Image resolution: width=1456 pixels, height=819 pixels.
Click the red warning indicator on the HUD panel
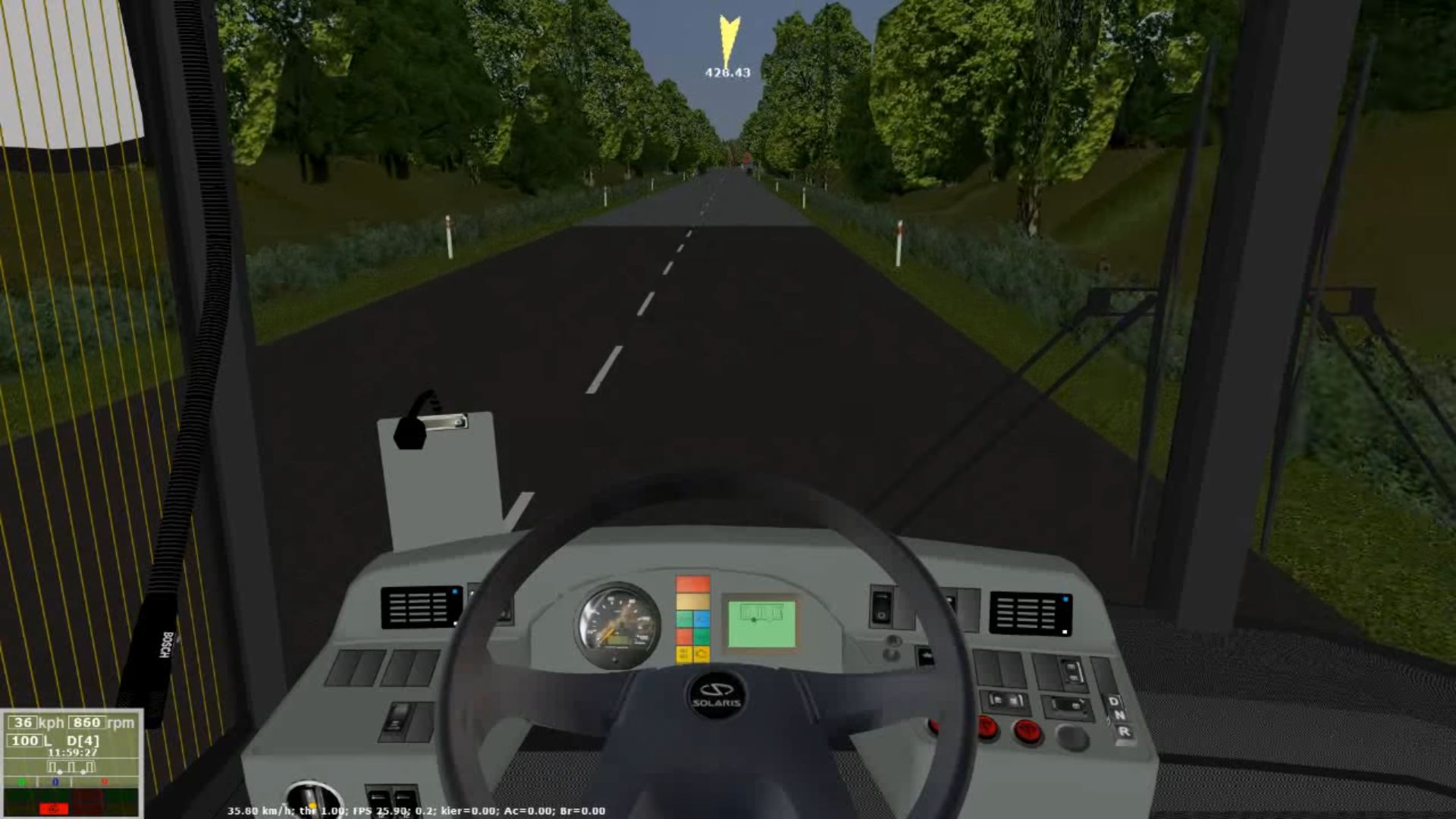(53, 808)
